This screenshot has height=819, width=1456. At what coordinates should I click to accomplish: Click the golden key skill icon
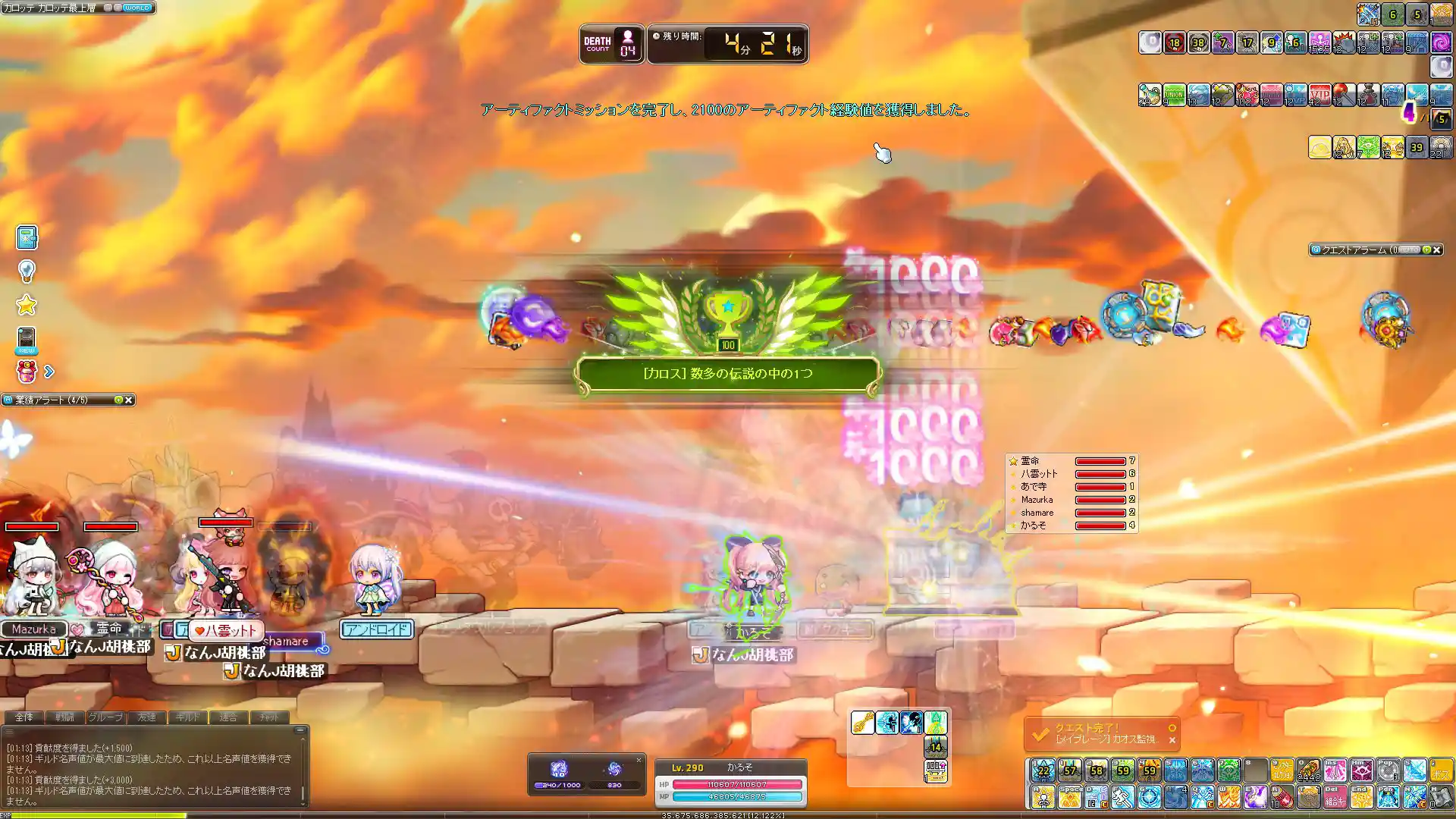(x=862, y=723)
